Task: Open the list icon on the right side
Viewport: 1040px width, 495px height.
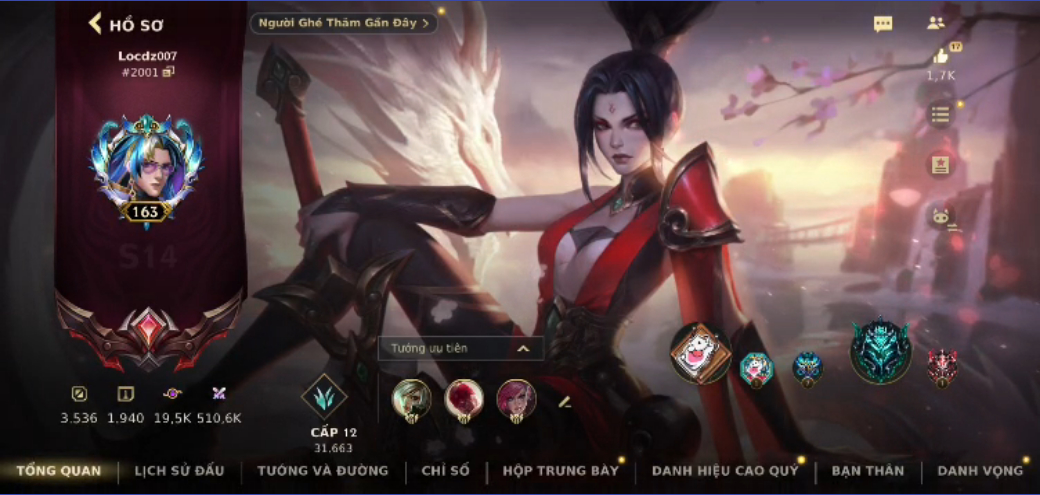Action: (940, 114)
